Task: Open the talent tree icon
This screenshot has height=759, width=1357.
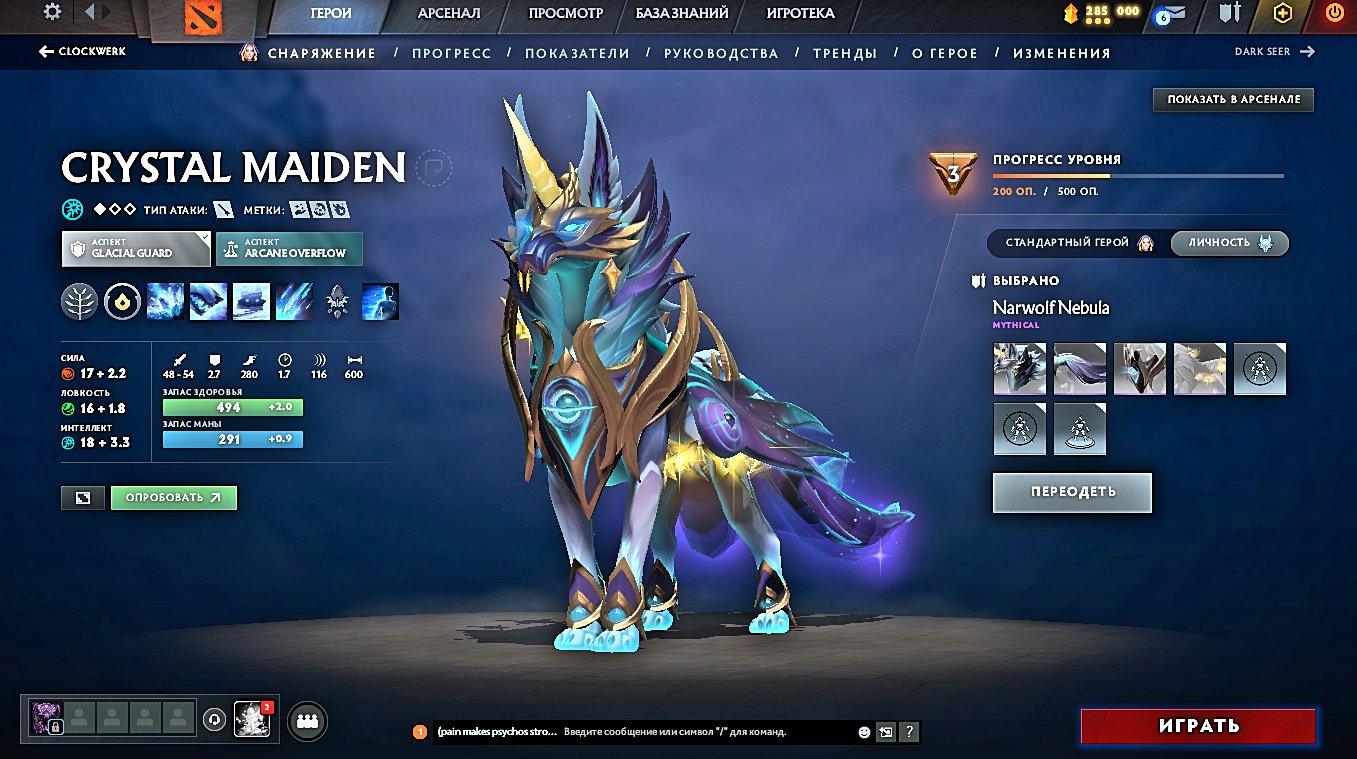Action: pyautogui.click(x=80, y=301)
